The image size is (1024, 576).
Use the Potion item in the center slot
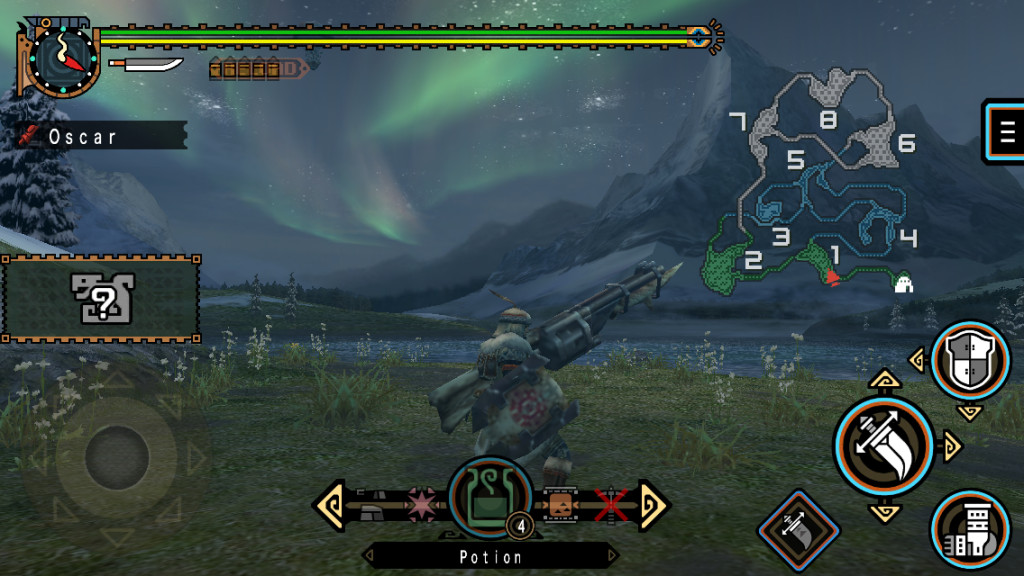(x=489, y=497)
